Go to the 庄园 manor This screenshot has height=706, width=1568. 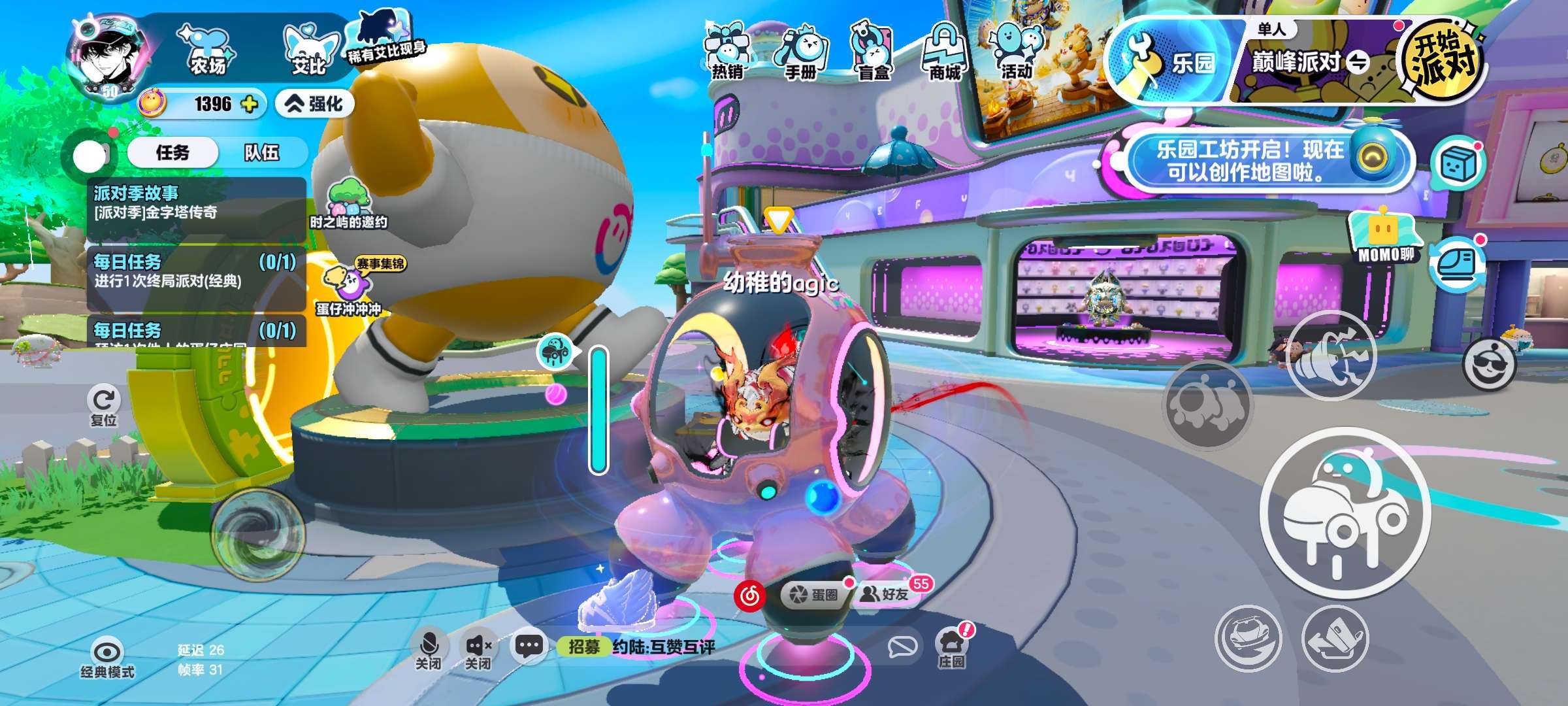(x=951, y=647)
